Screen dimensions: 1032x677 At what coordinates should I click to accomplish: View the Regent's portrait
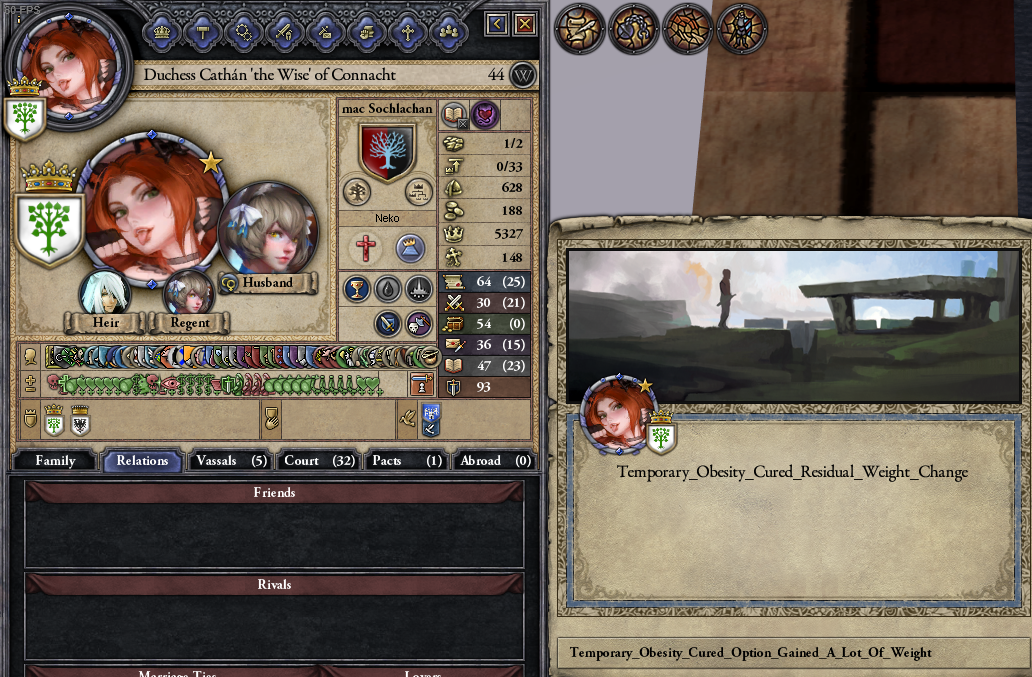(x=188, y=294)
